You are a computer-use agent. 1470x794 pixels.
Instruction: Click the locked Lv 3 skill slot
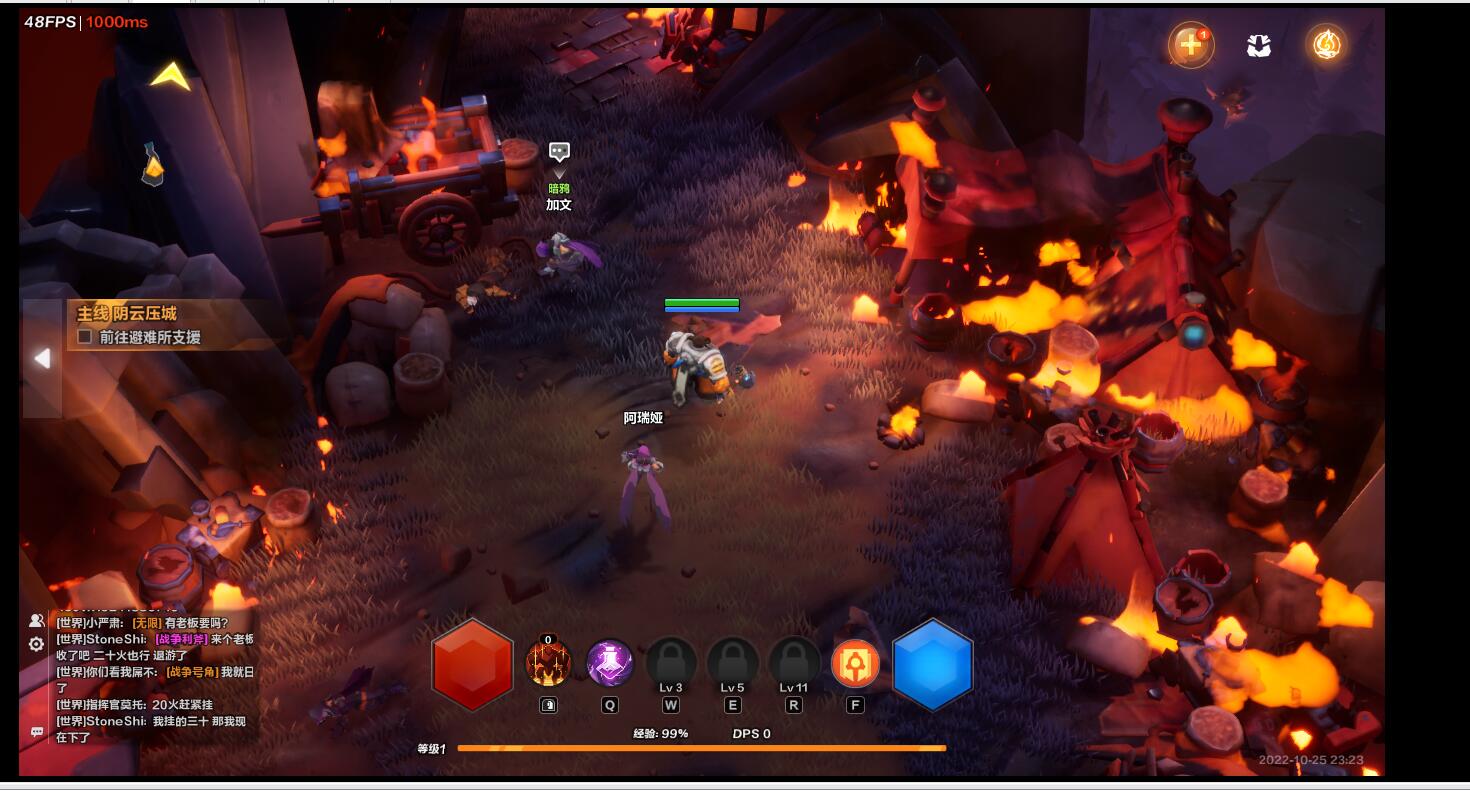671,663
